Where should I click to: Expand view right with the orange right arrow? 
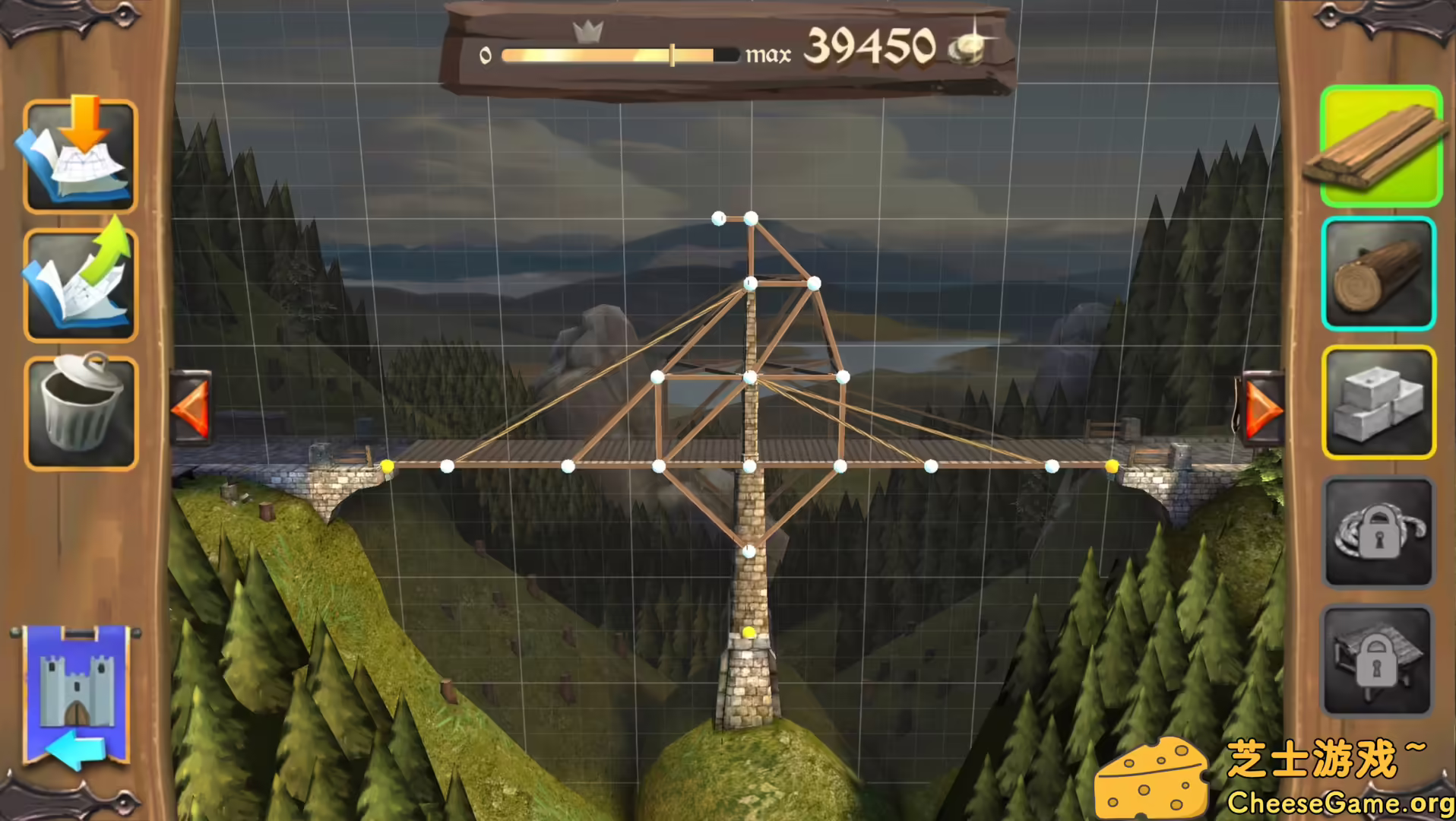click(x=1262, y=408)
